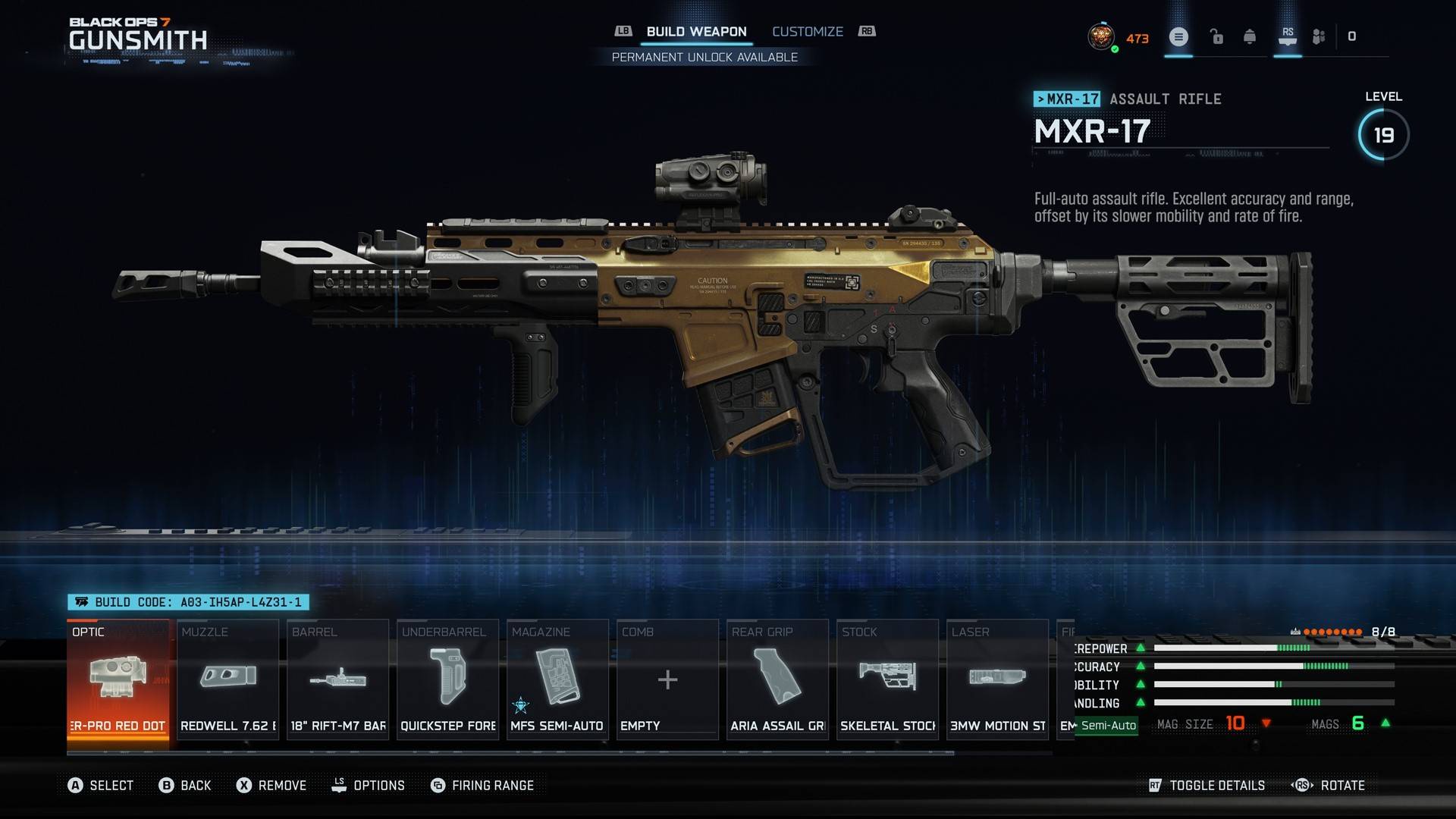The width and height of the screenshot is (1456, 819).
Task: Open the hamburger menu icon
Action: coord(1178,36)
